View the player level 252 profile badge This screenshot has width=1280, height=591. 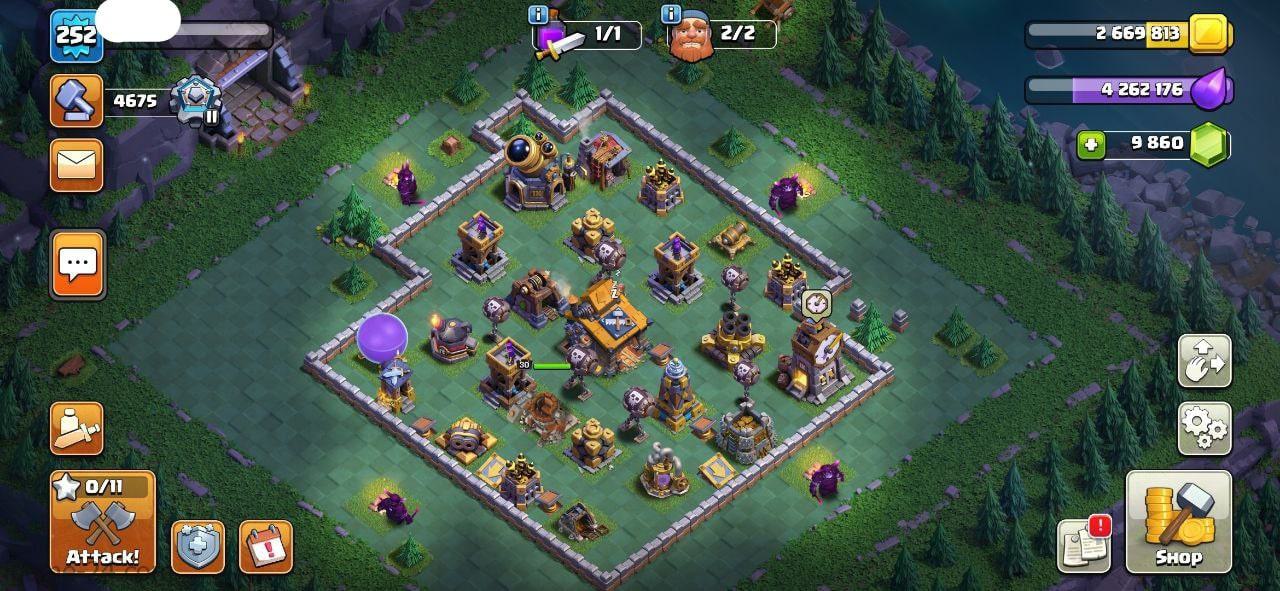pos(76,36)
